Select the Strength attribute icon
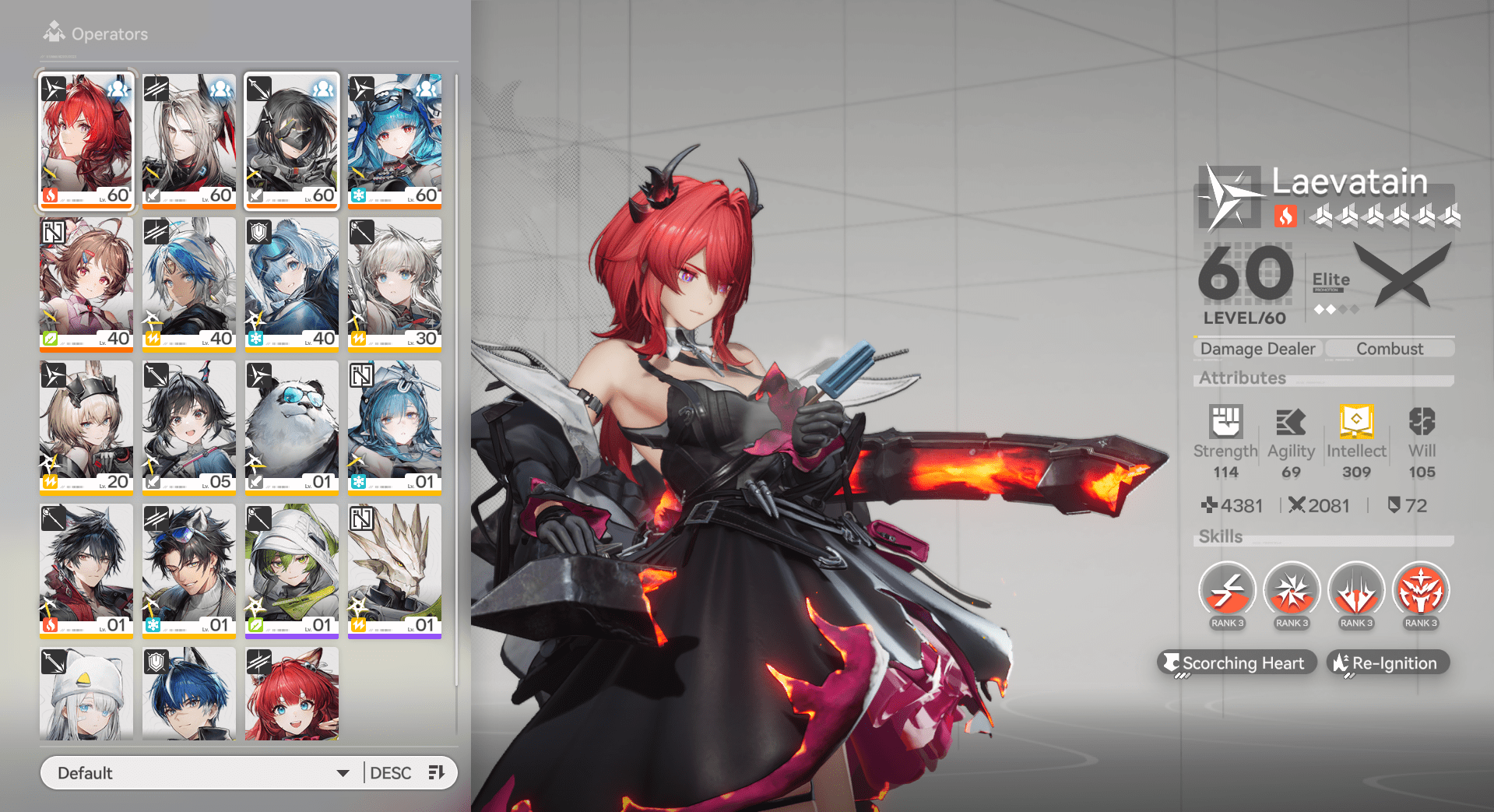The height and width of the screenshot is (812, 1494). (x=1225, y=420)
